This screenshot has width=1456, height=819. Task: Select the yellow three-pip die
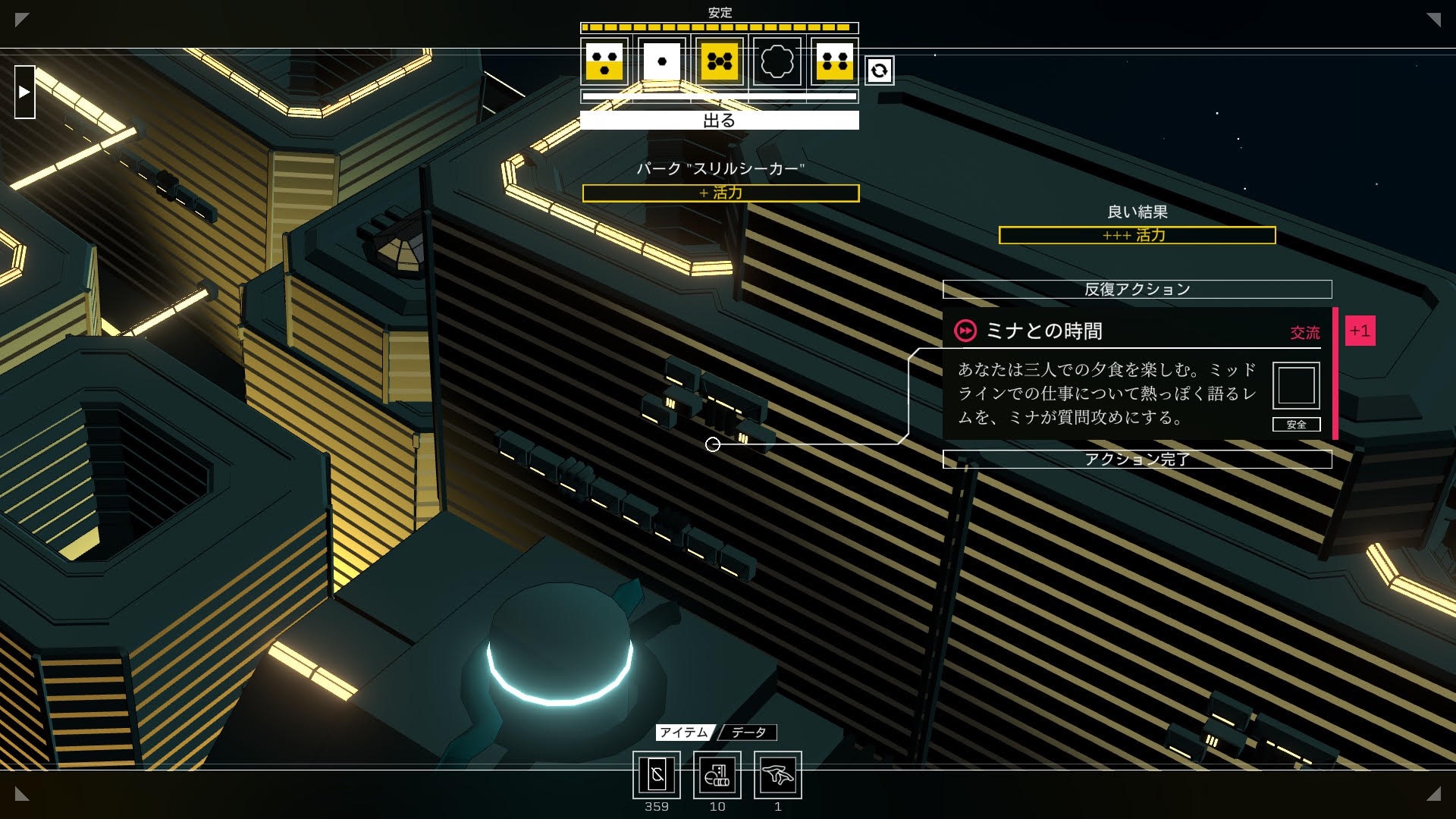click(604, 62)
